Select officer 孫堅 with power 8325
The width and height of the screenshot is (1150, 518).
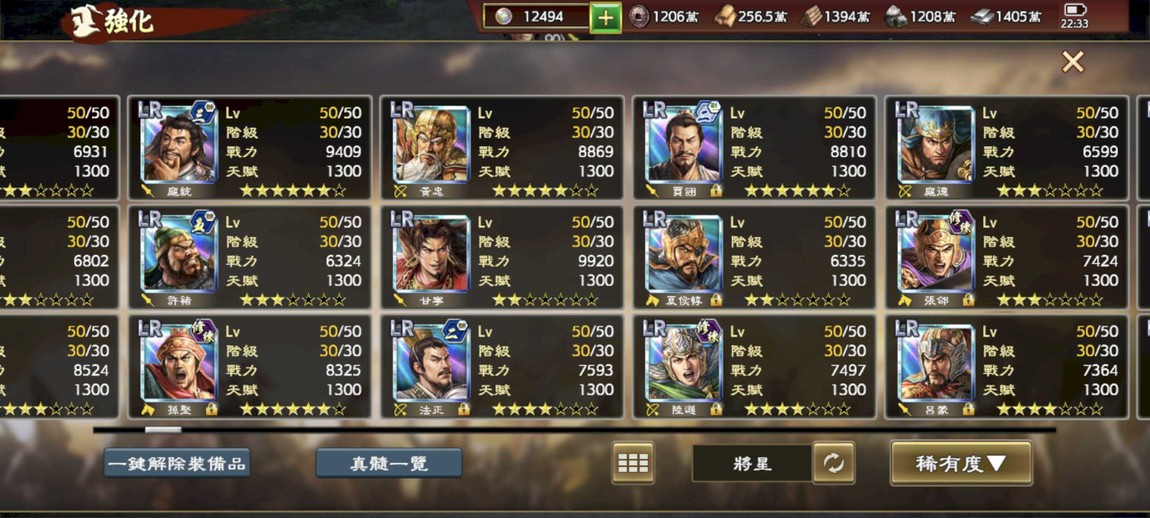(250, 367)
